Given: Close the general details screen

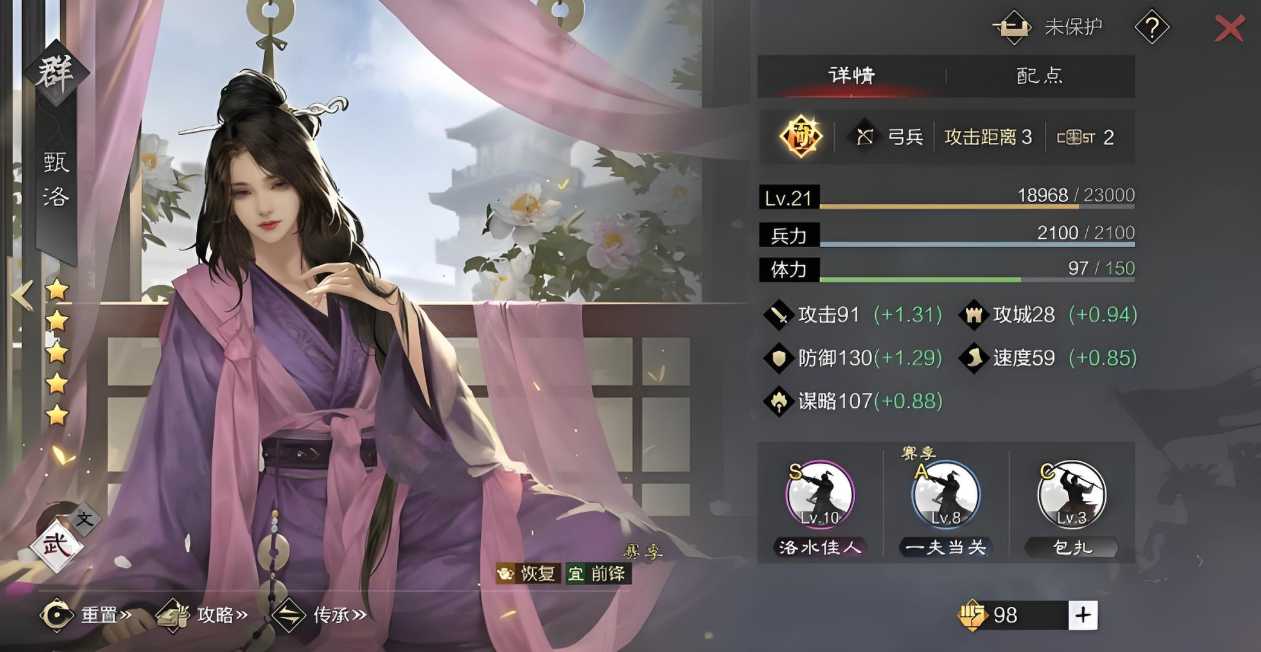Looking at the screenshot, I should click(1228, 28).
